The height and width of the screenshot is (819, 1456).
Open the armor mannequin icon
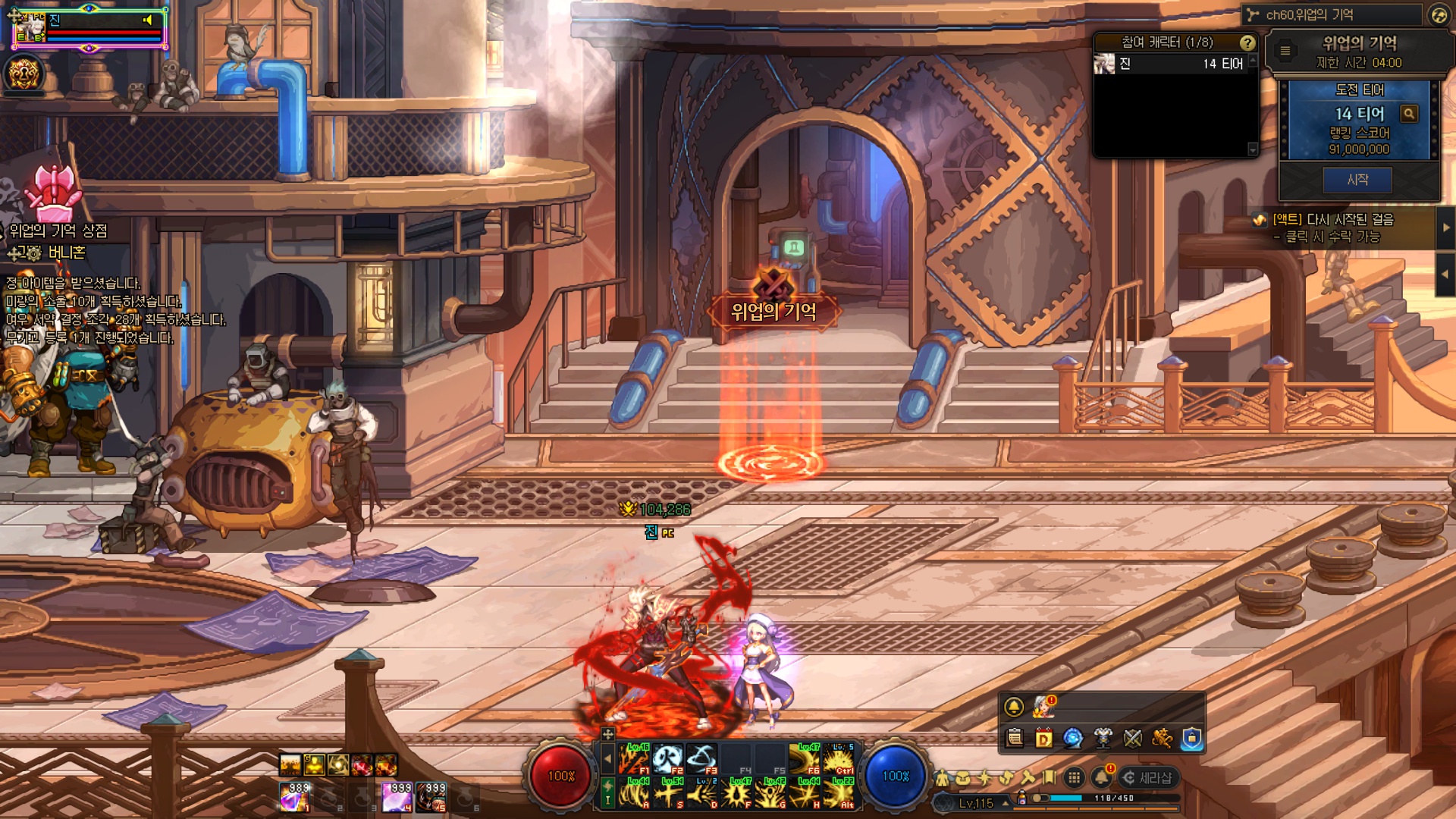point(1103,738)
